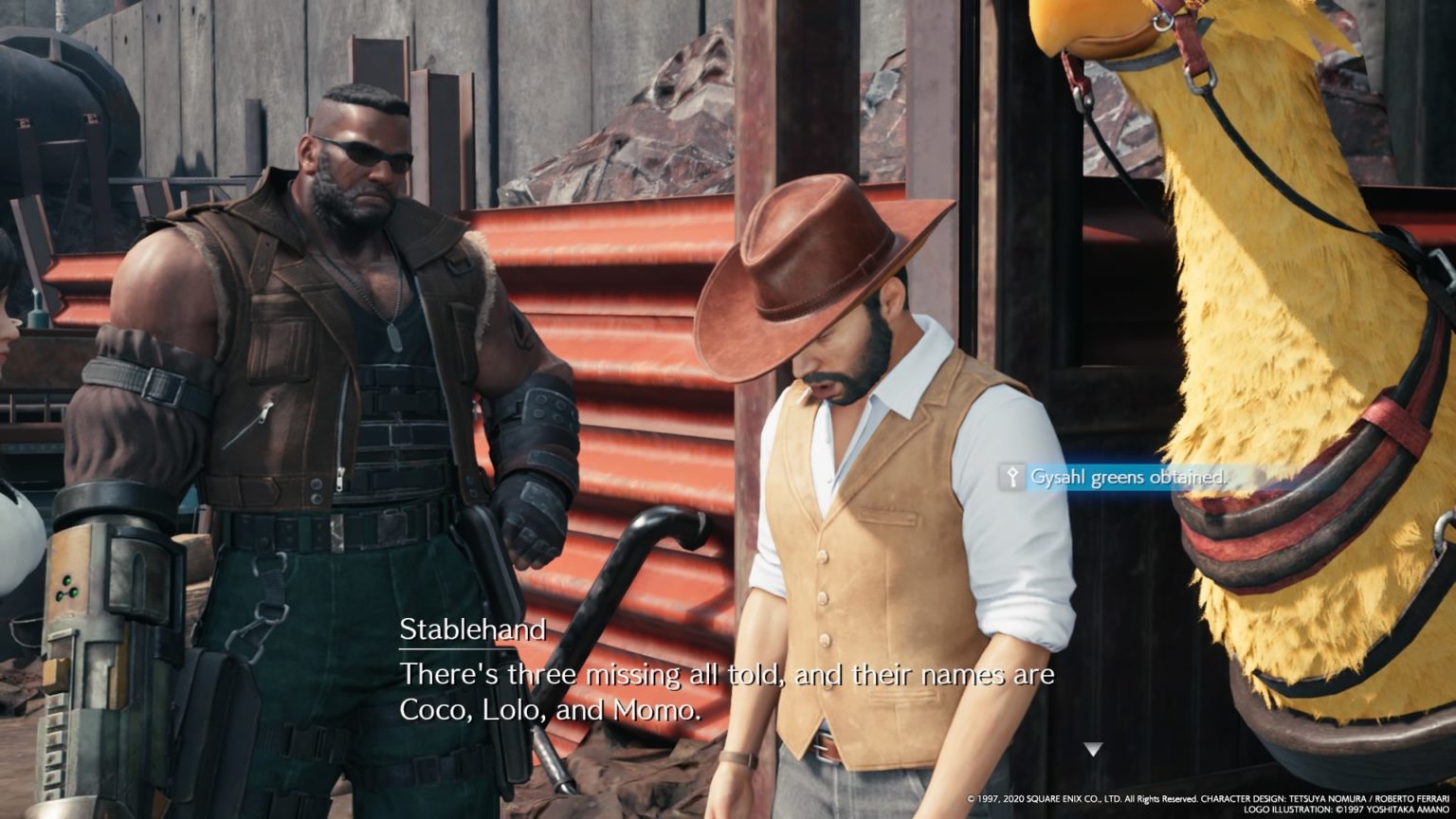Select the stablehand's wristwatch
1456x819 pixels.
coord(739,757)
